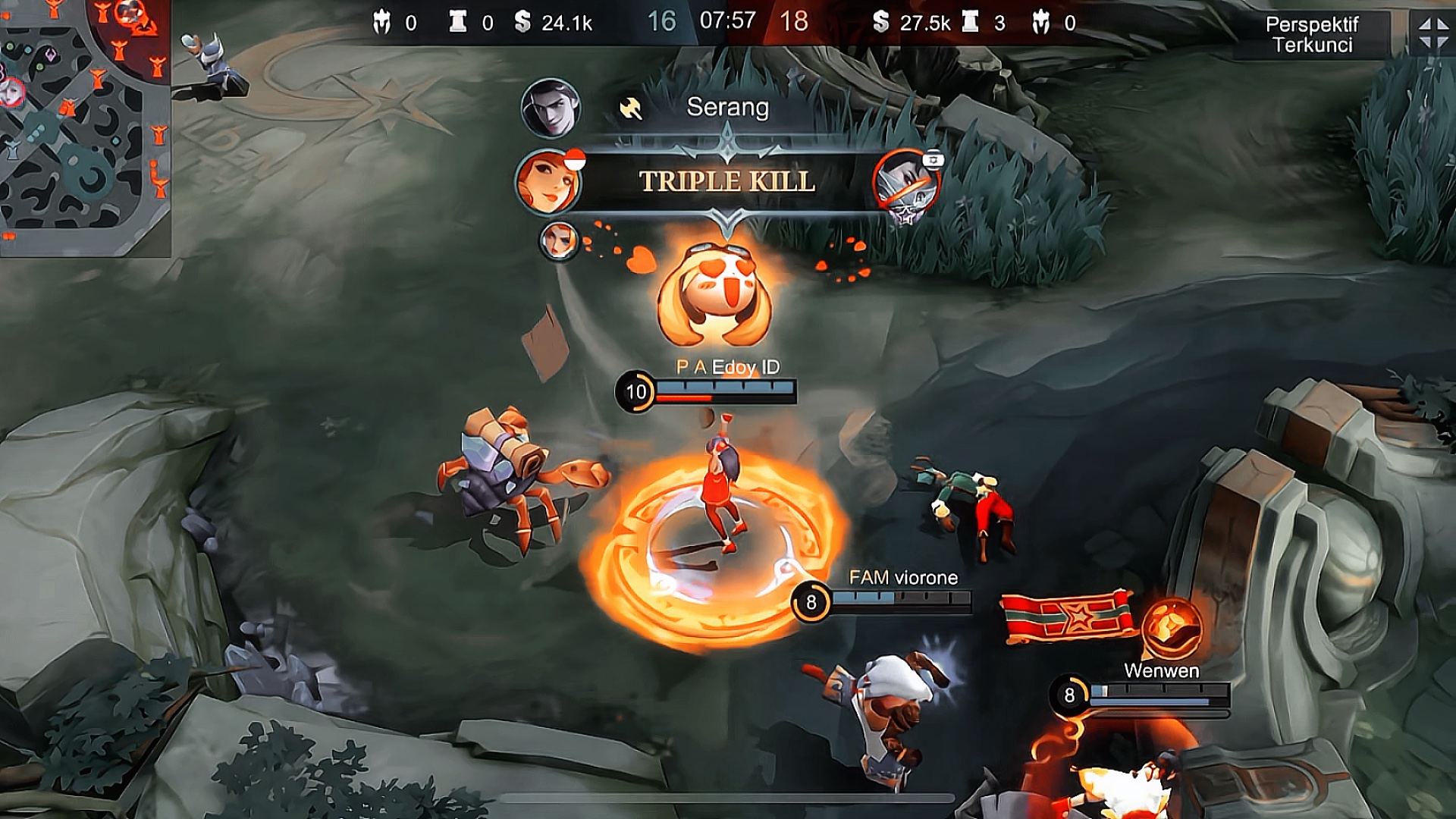
Task: Click the small assist portrait under kill banner
Action: [x=559, y=241]
